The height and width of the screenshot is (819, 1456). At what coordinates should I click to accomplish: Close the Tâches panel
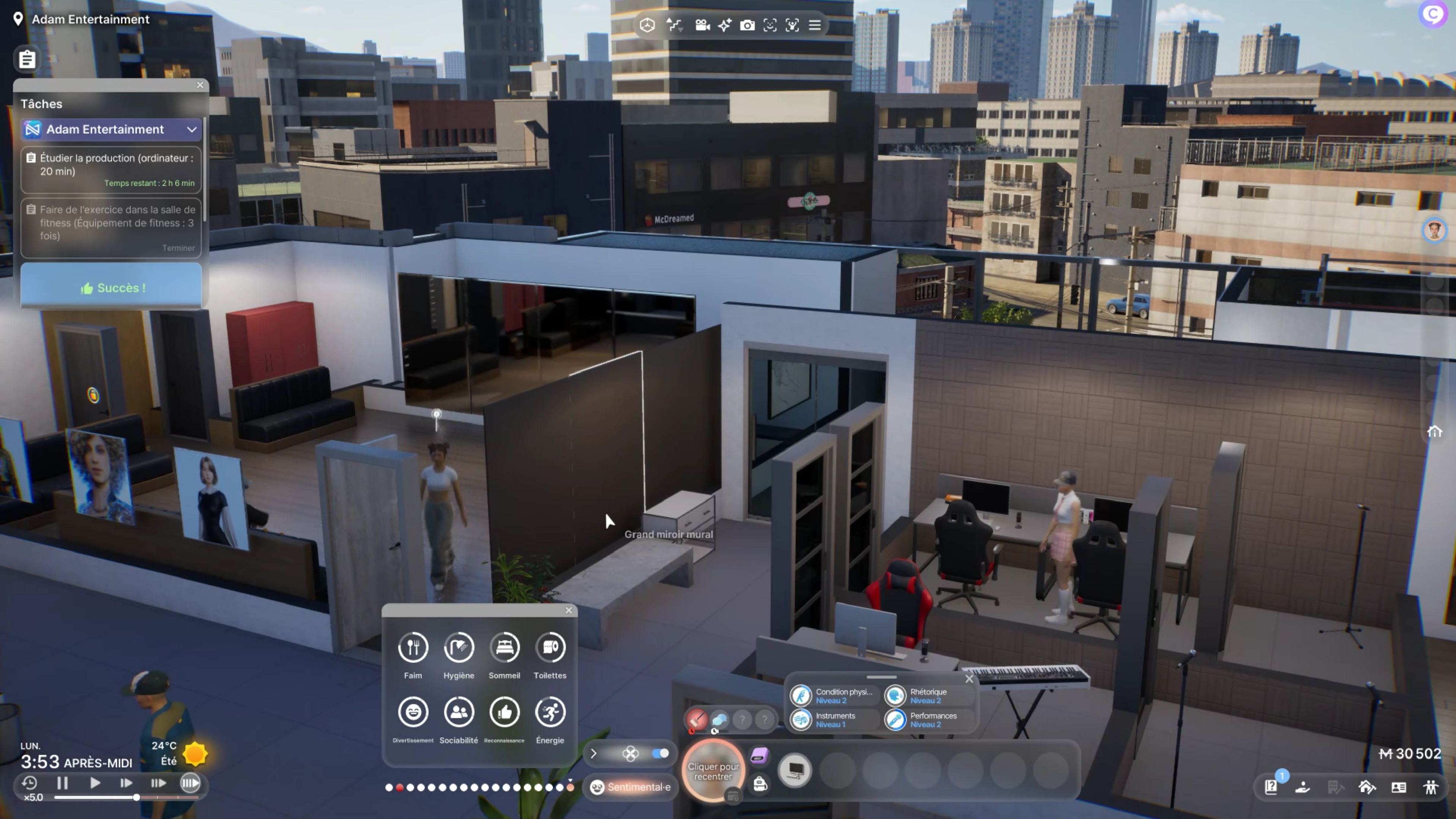(200, 85)
